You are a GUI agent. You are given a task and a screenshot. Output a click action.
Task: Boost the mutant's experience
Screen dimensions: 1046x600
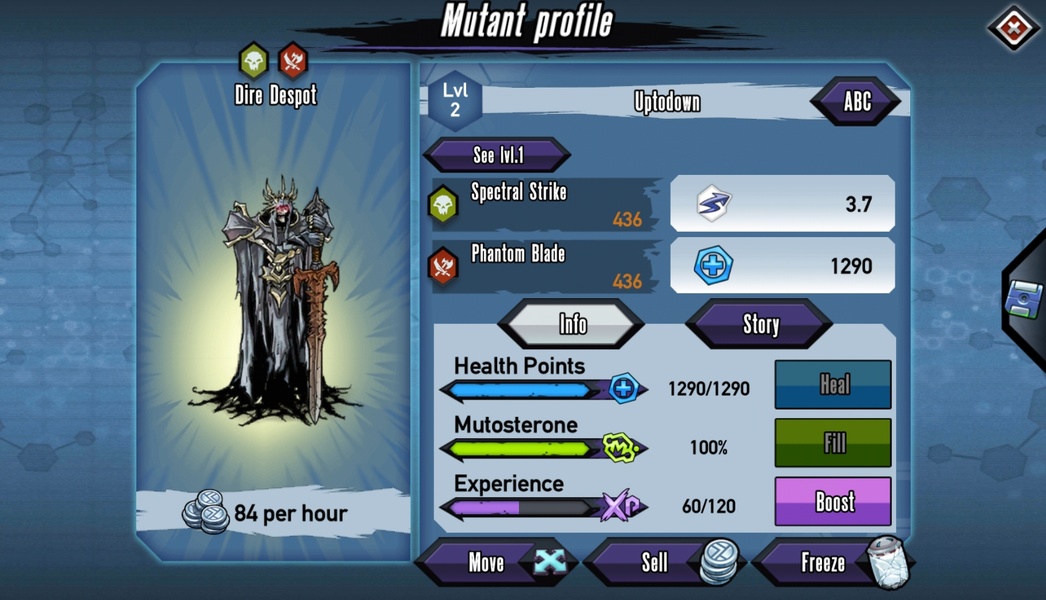pyautogui.click(x=832, y=501)
